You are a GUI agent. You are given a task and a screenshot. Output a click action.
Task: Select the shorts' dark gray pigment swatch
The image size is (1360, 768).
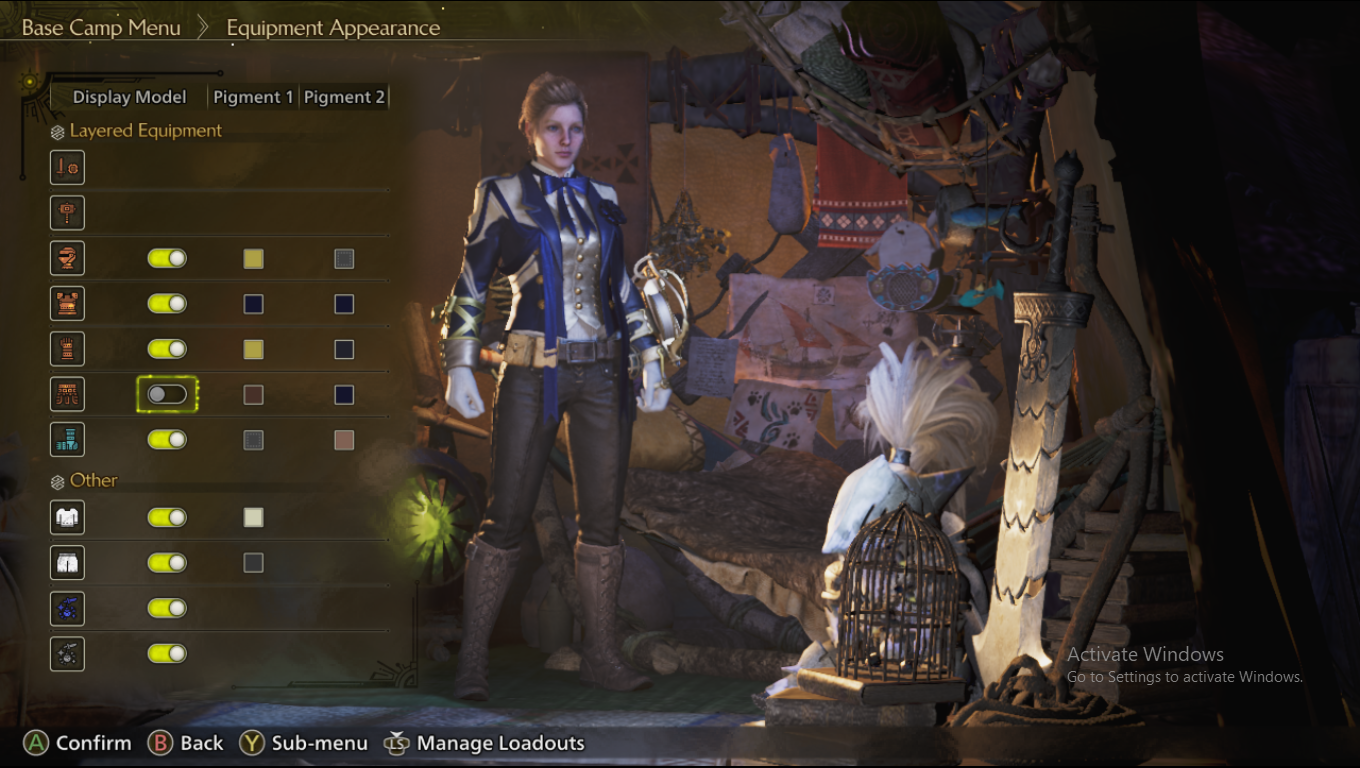(254, 563)
